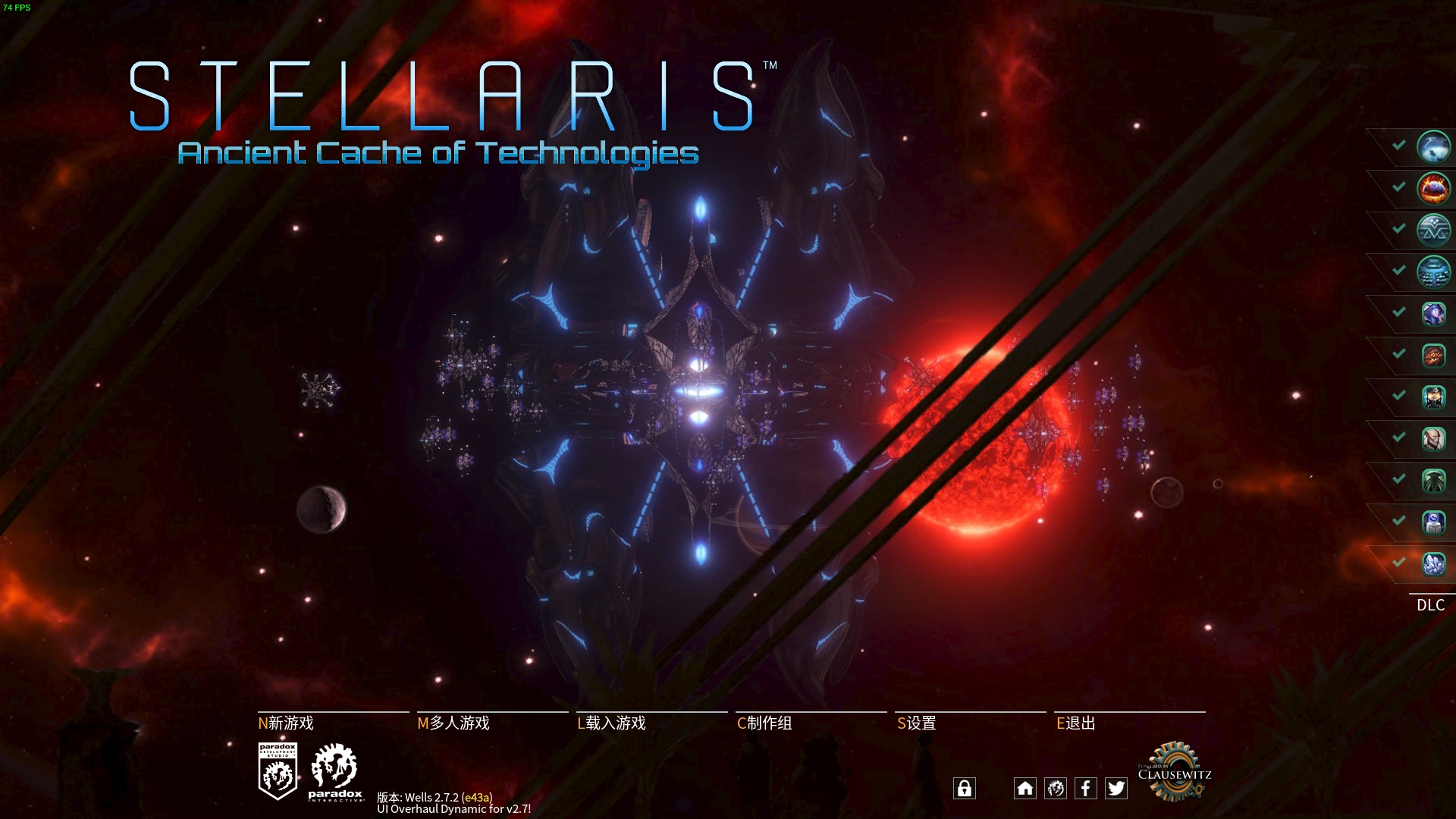
Task: Select the crystal cluster DLC icon
Action: click(1432, 564)
